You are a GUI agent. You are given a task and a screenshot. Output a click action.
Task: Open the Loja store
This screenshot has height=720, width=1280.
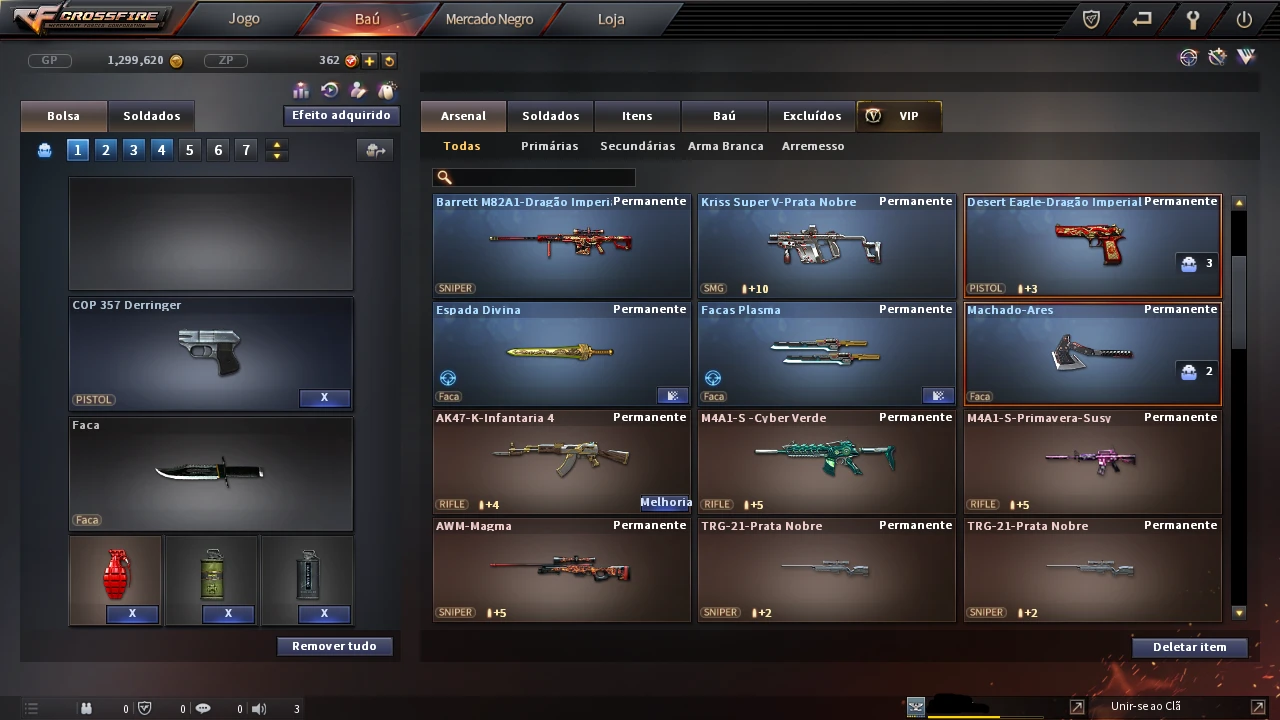[x=610, y=19]
